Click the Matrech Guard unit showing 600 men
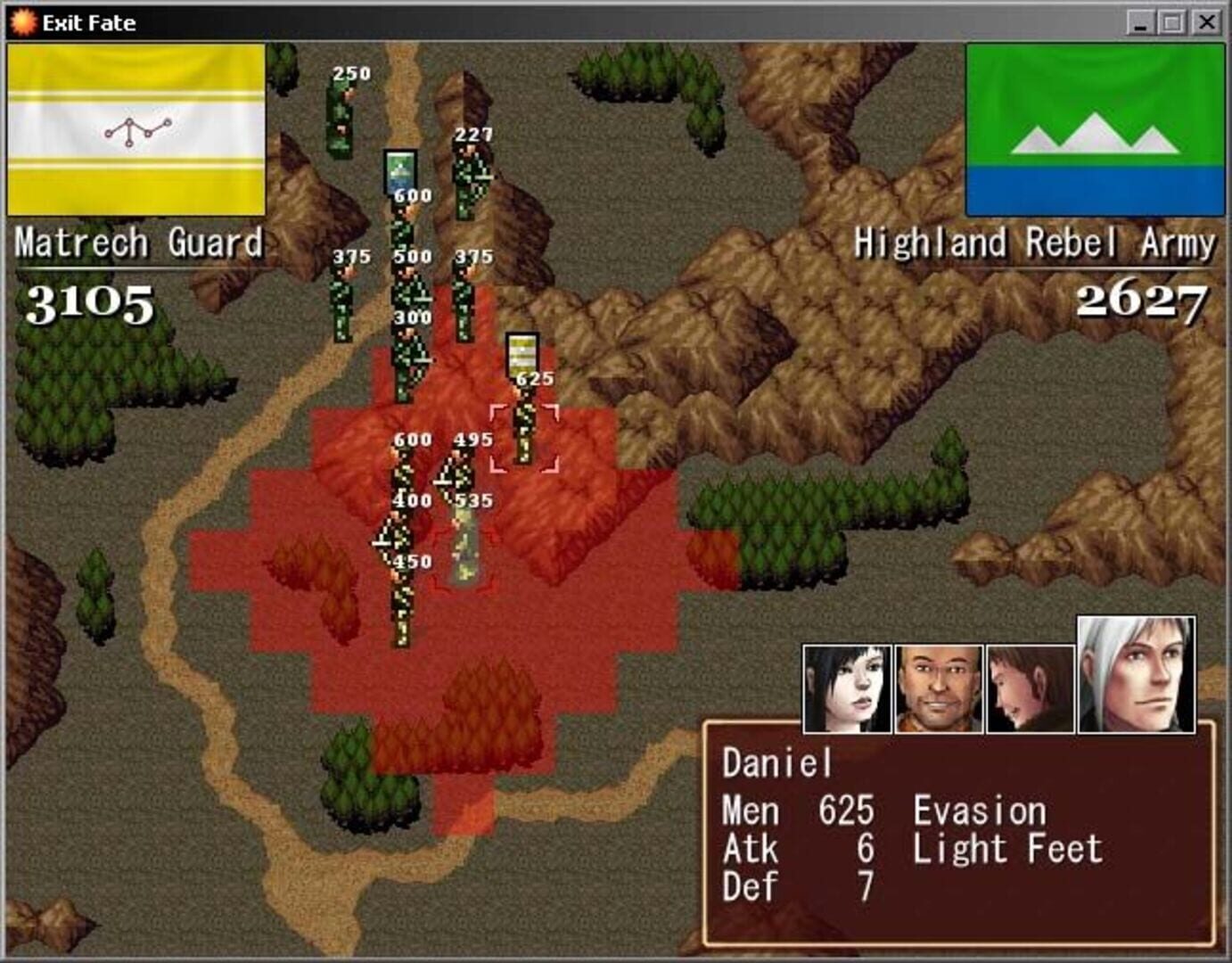 [x=406, y=468]
